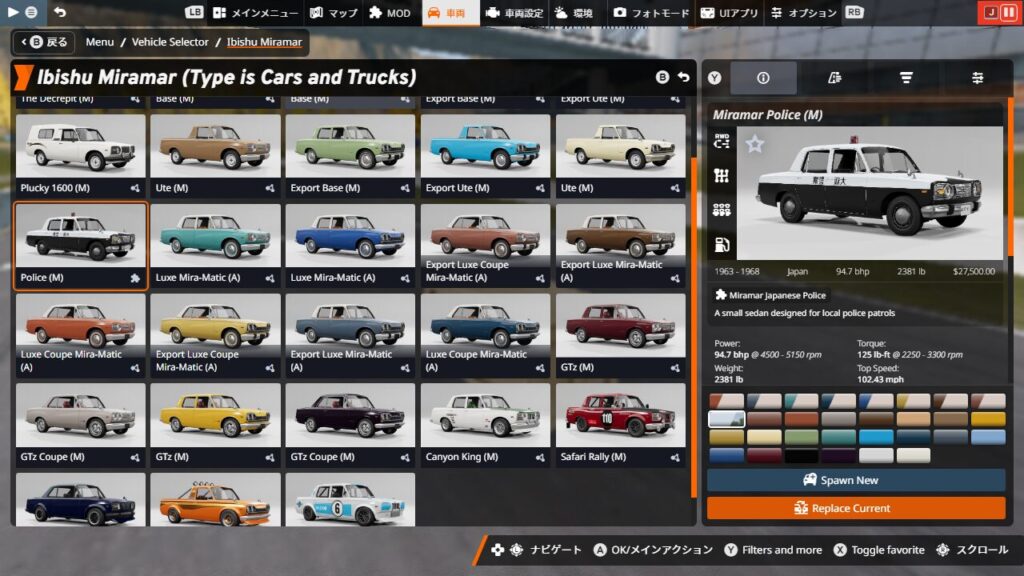
Task: Click the Spawn New button
Action: tap(856, 480)
